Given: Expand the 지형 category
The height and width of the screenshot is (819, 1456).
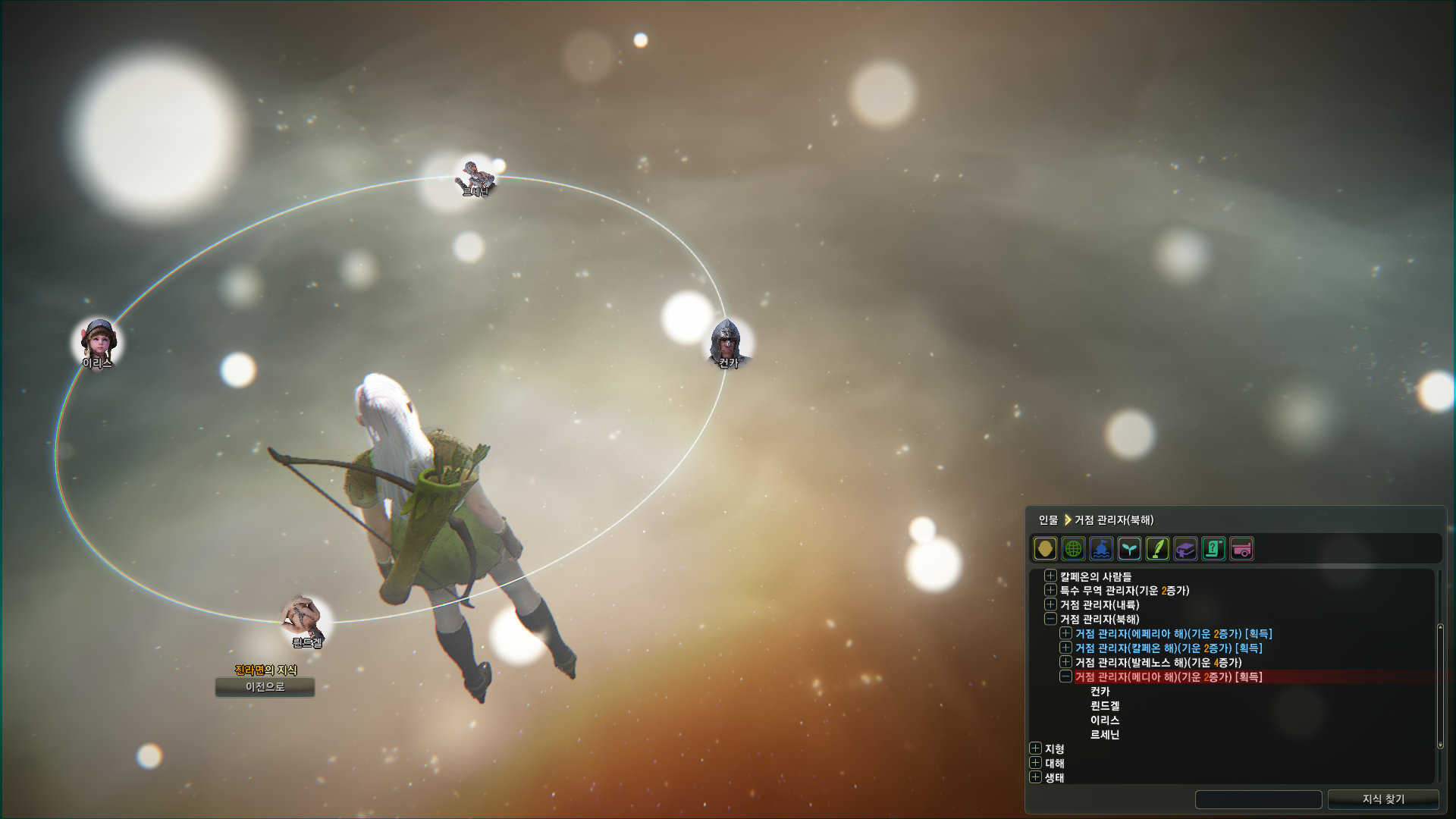Looking at the screenshot, I should (x=1035, y=748).
